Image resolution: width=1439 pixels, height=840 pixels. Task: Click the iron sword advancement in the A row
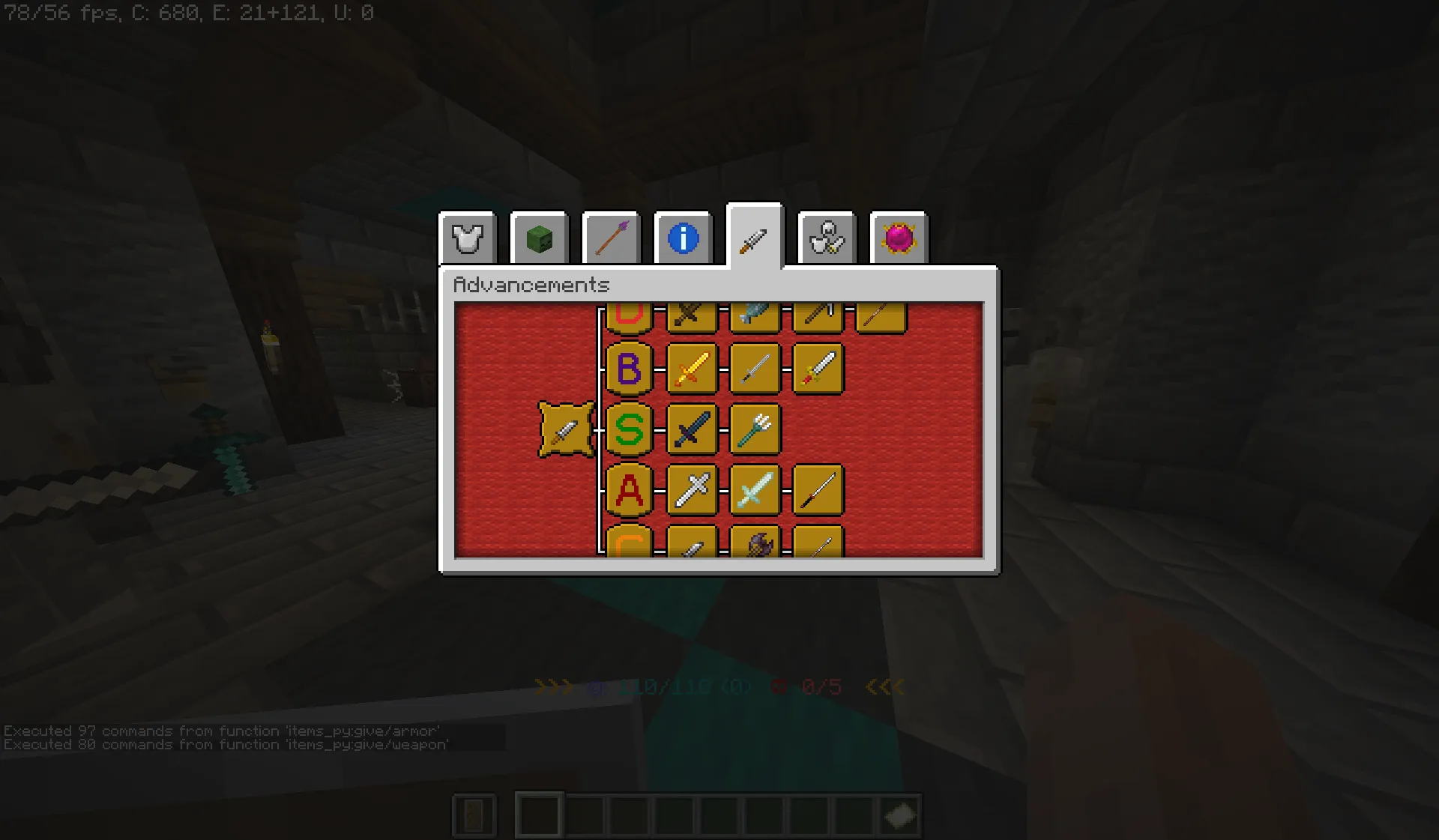click(x=693, y=492)
